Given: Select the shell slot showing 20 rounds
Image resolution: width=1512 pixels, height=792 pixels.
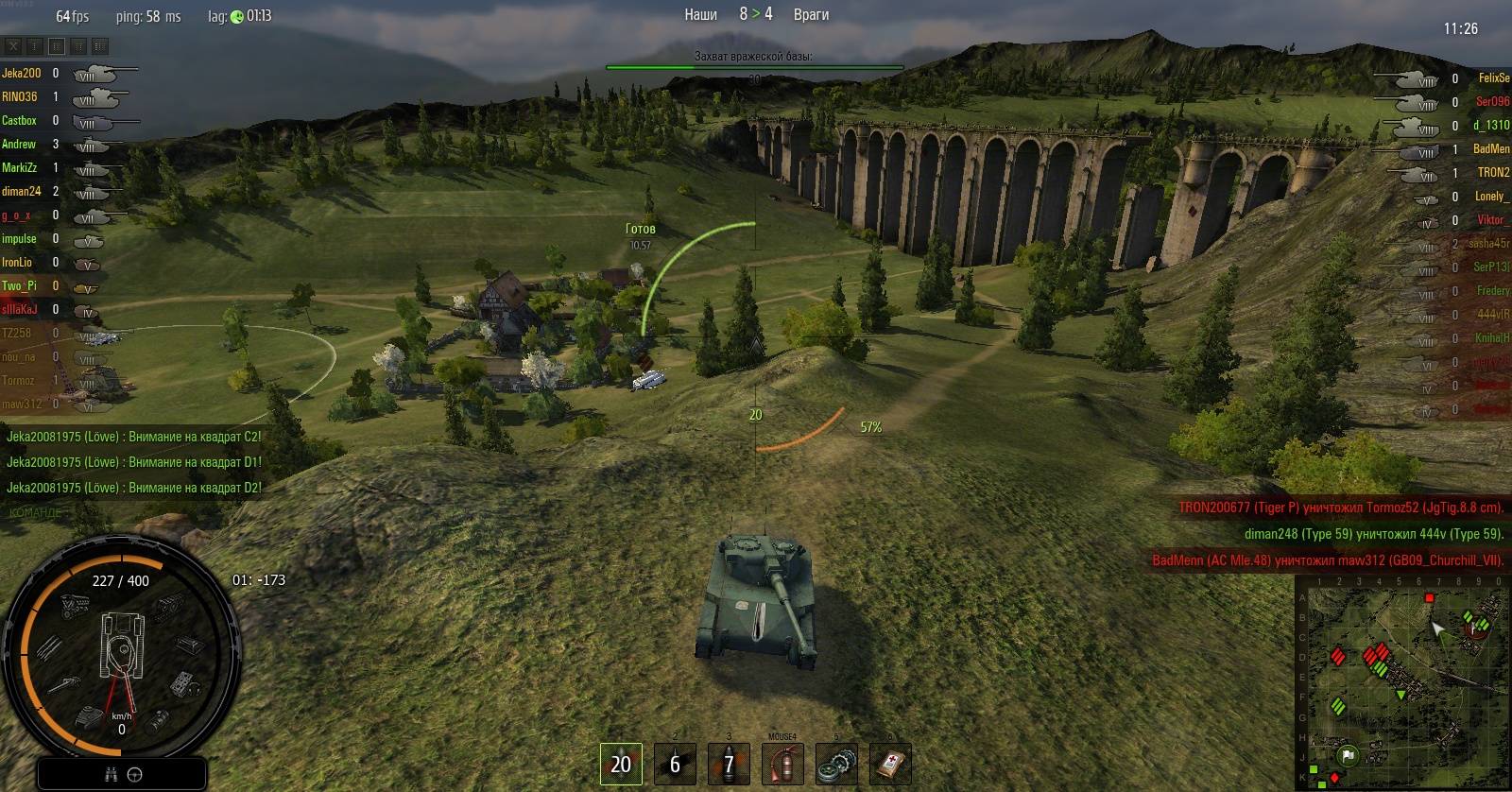Looking at the screenshot, I should tap(621, 764).
